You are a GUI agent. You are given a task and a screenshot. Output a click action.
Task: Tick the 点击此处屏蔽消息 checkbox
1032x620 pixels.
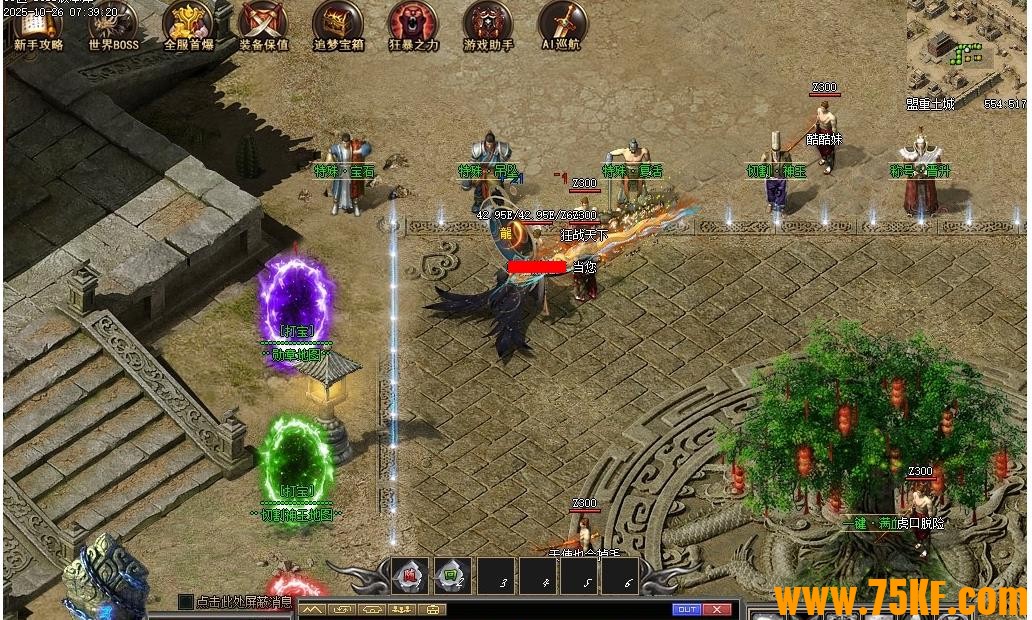click(185, 602)
